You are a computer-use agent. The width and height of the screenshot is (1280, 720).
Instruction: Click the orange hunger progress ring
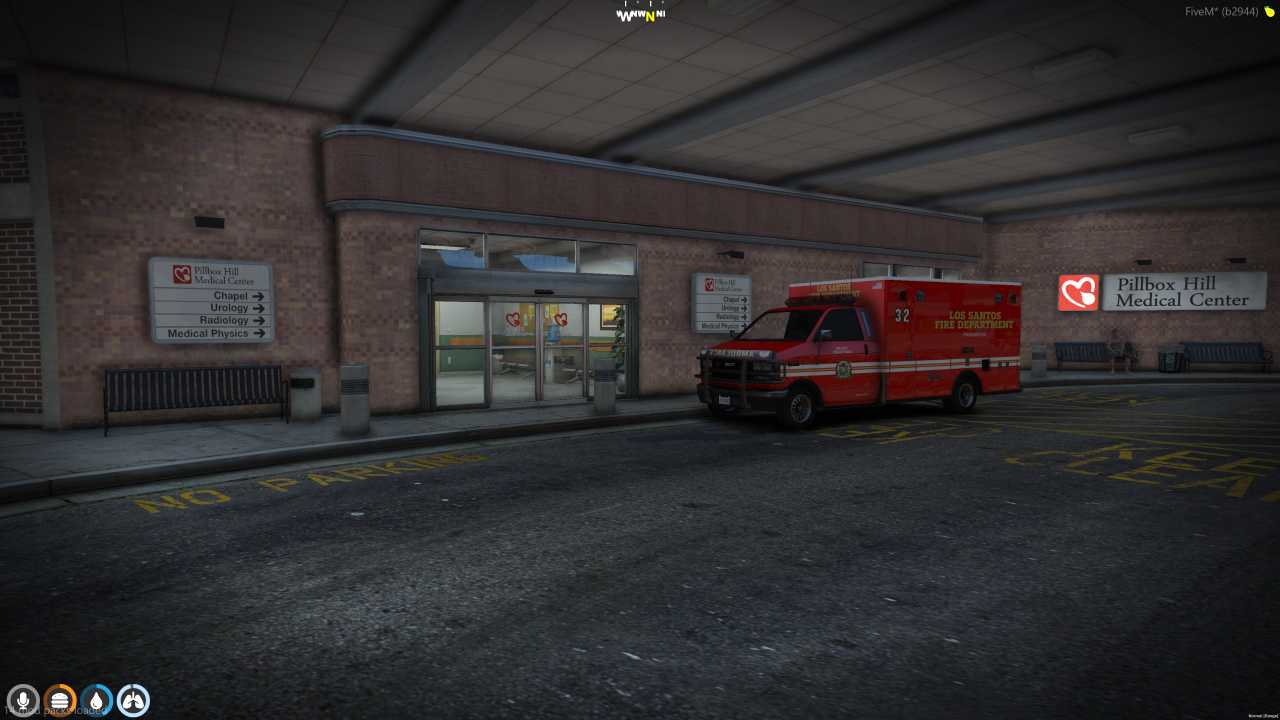click(59, 684)
